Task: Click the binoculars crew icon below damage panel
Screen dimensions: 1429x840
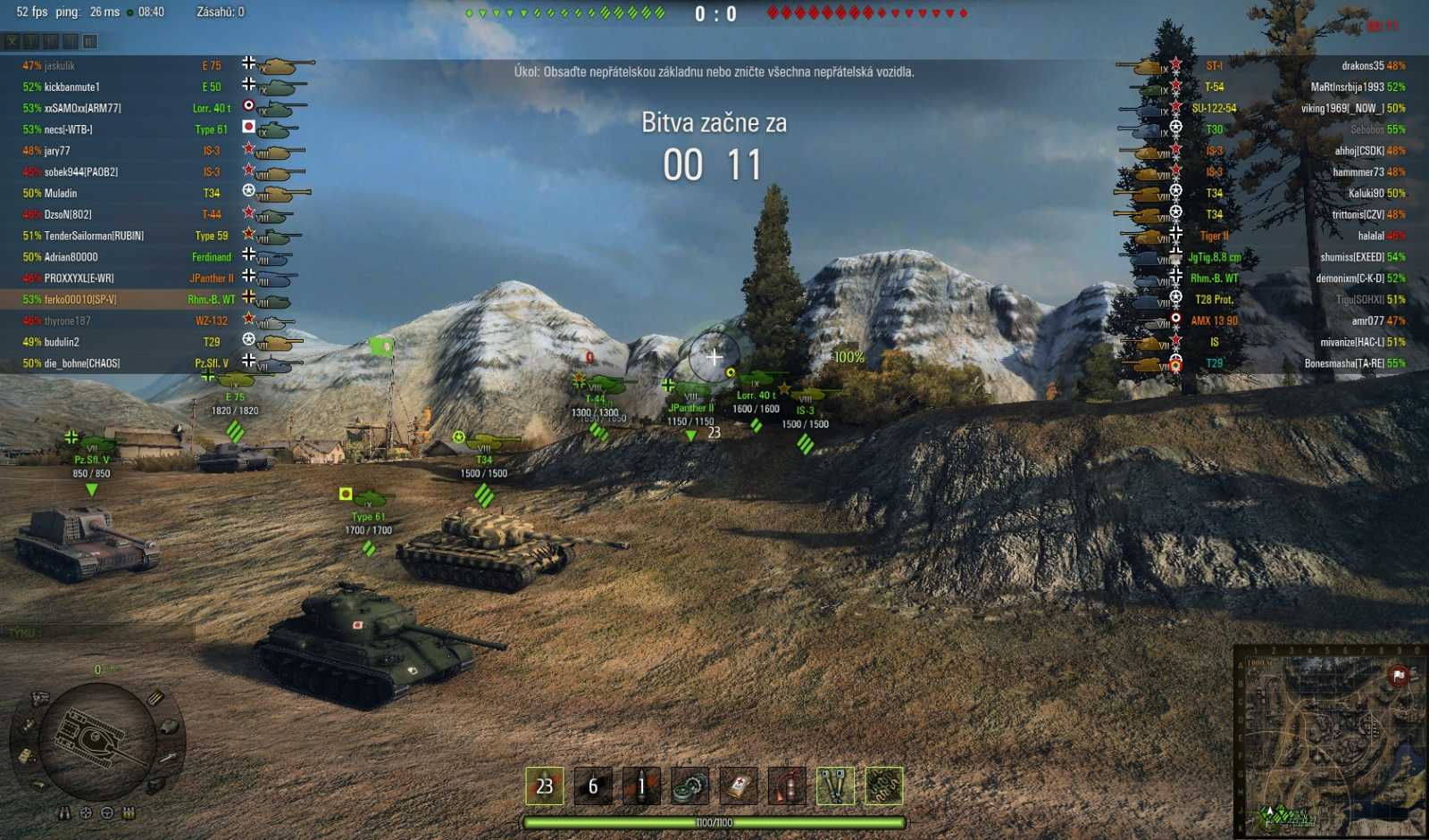Action: [x=64, y=813]
